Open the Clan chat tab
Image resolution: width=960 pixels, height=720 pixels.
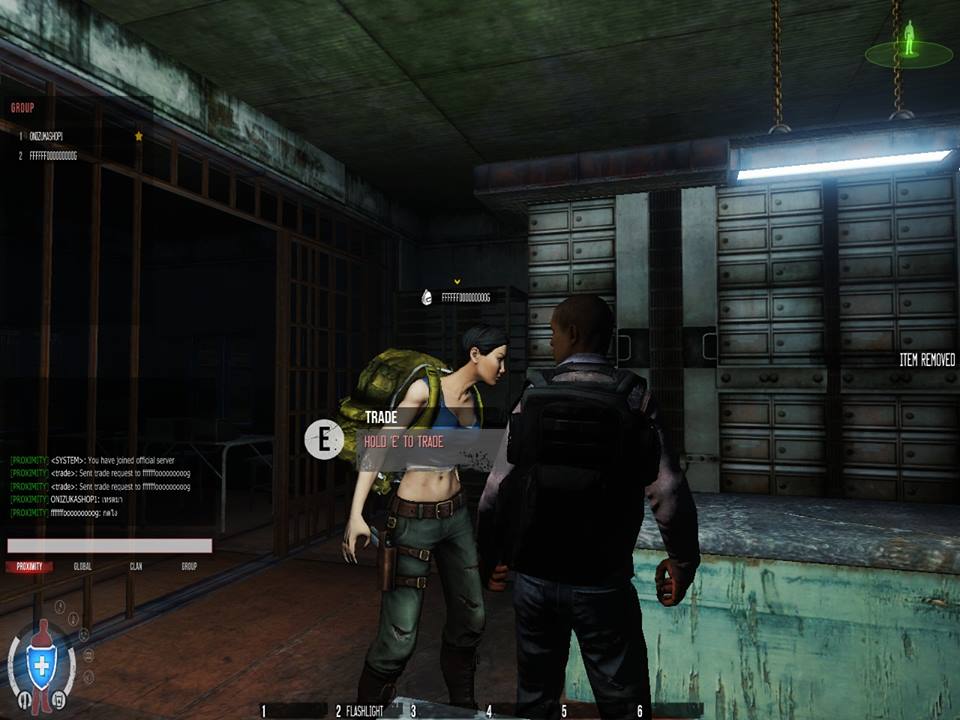point(136,567)
